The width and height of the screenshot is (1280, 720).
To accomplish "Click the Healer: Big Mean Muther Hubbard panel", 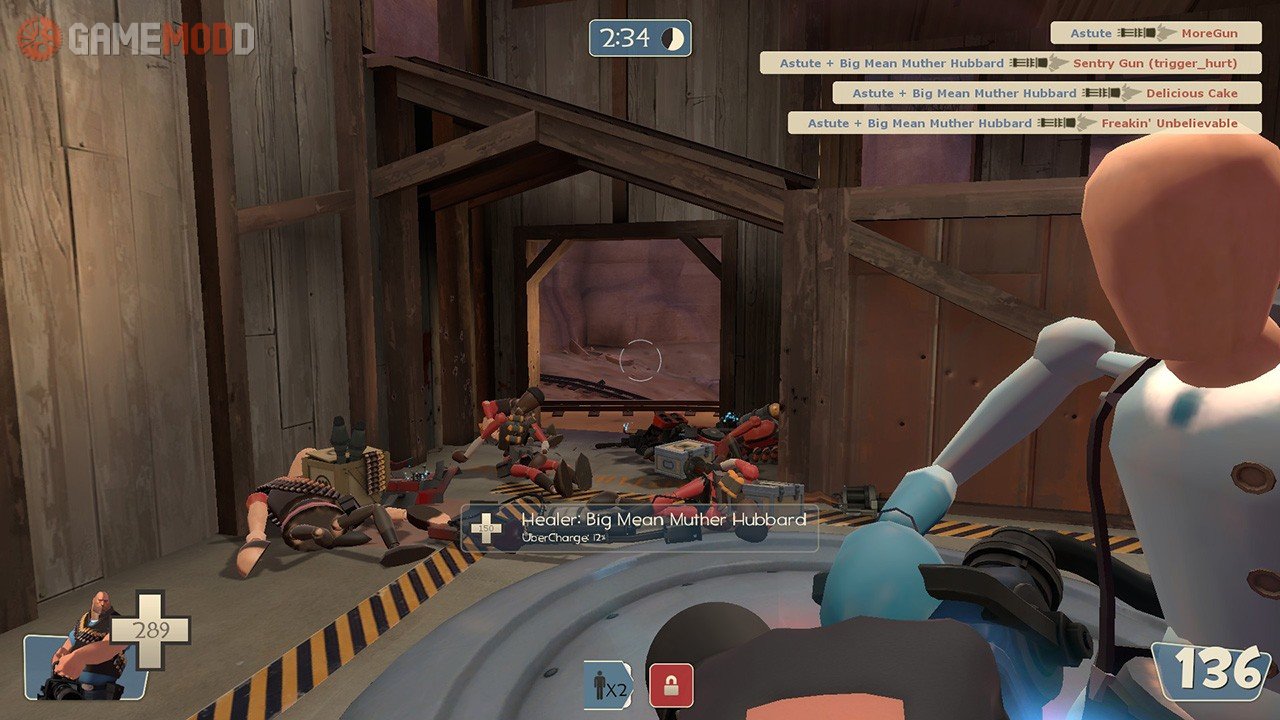I will coord(640,527).
